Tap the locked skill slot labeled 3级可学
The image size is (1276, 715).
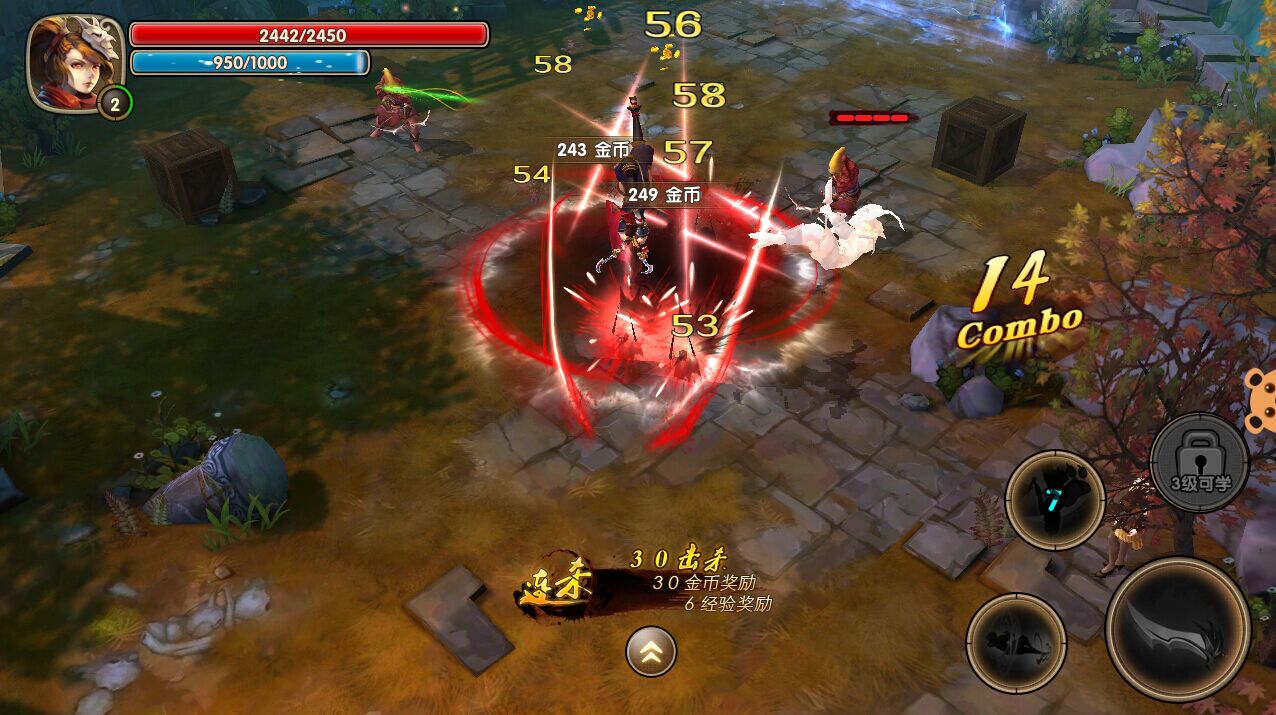(1200, 465)
